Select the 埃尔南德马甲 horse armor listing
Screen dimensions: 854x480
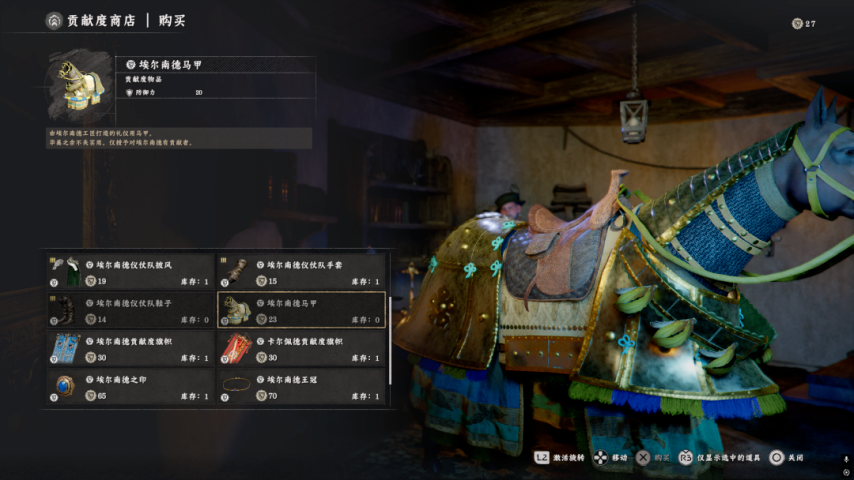point(301,310)
